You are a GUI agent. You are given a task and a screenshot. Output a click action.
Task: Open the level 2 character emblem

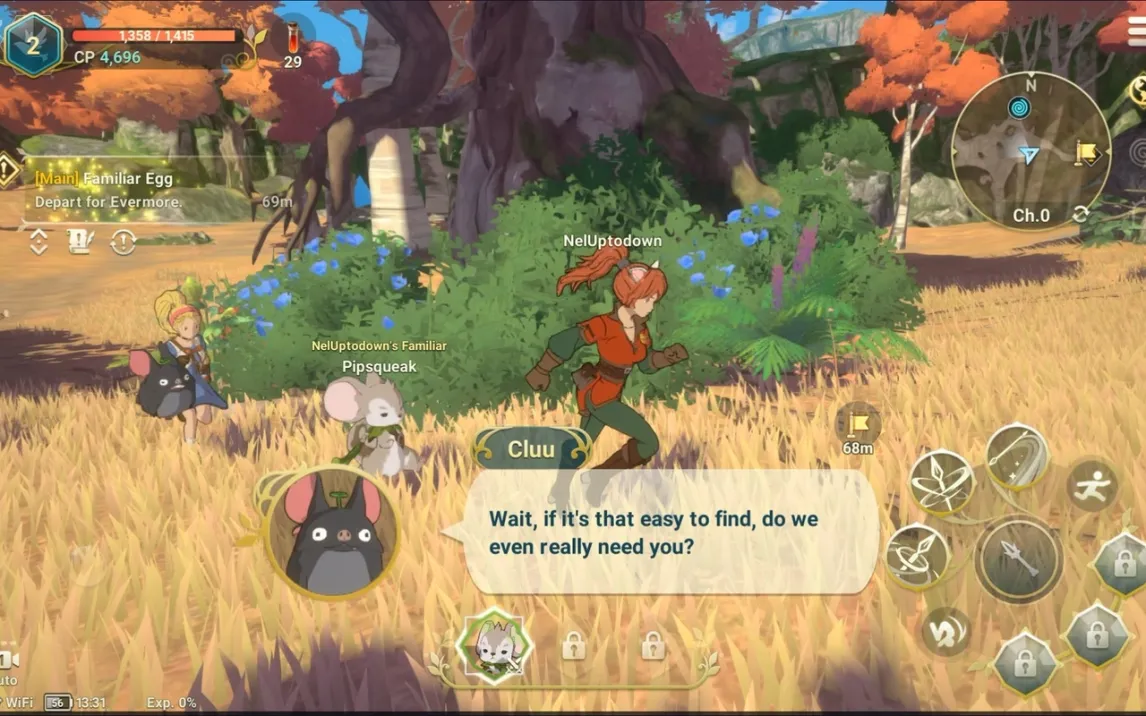point(32,44)
